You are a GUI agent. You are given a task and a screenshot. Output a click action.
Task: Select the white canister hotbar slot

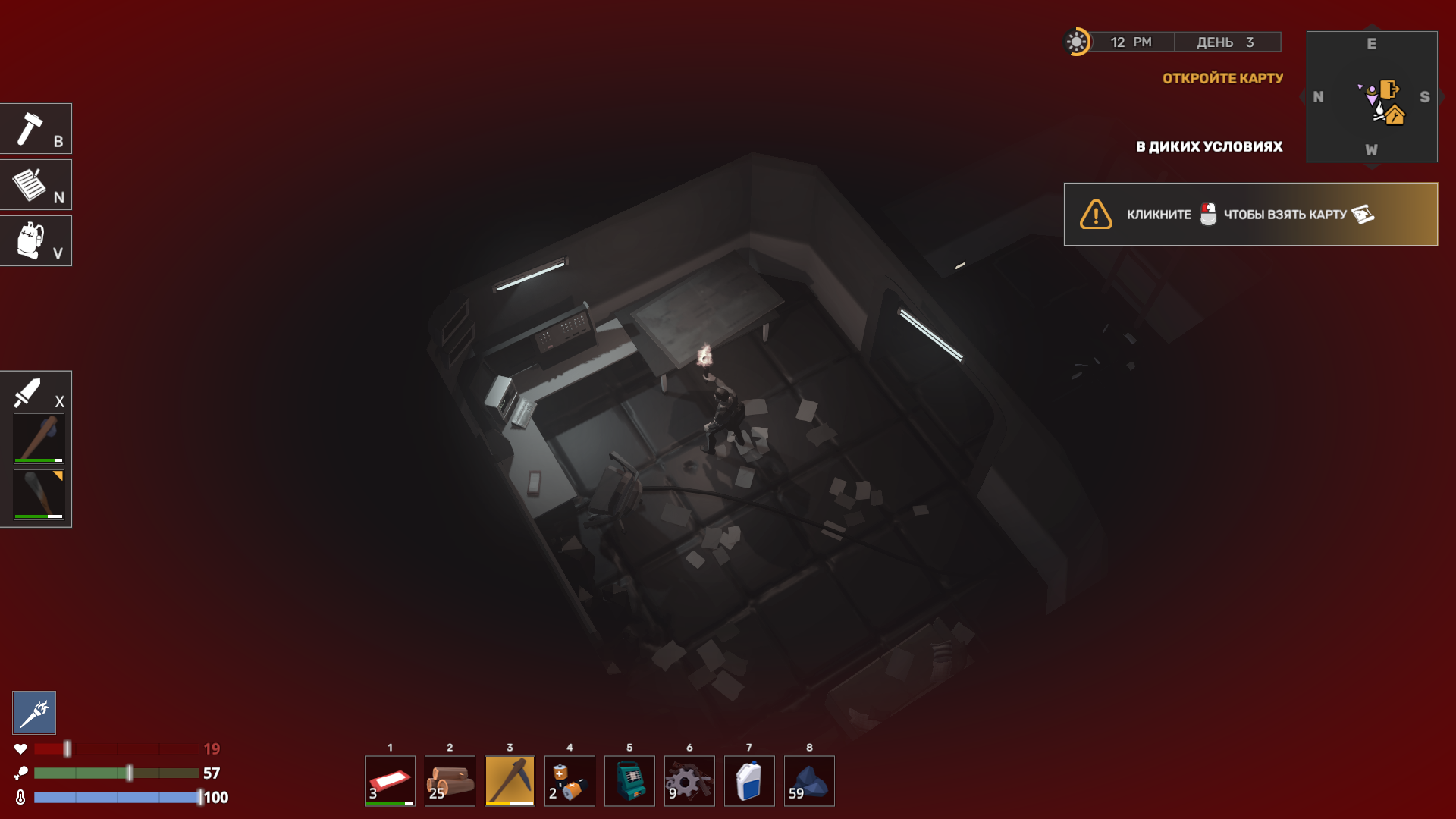pyautogui.click(x=749, y=780)
